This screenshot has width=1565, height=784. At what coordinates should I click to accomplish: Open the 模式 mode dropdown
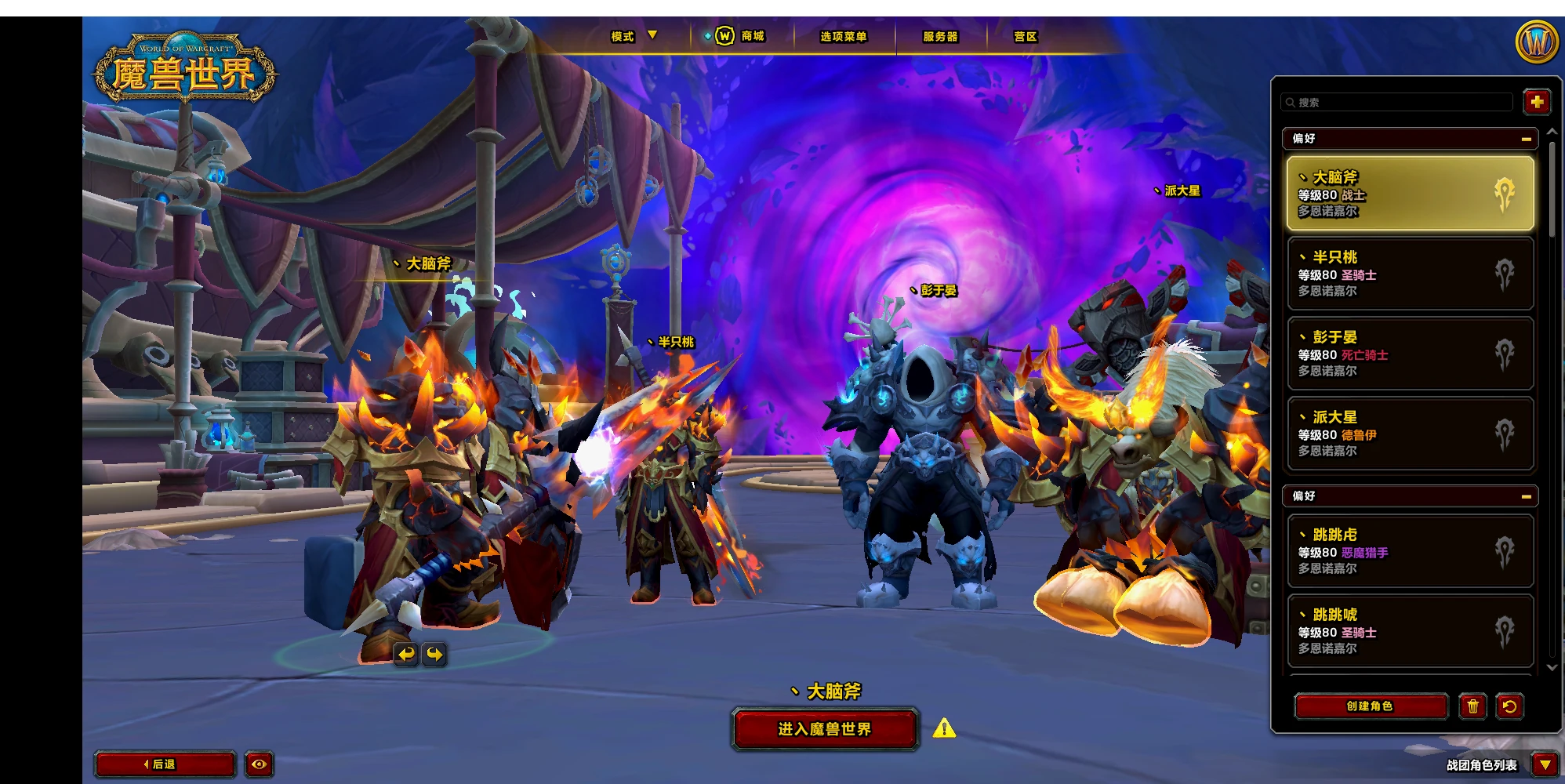click(x=634, y=36)
